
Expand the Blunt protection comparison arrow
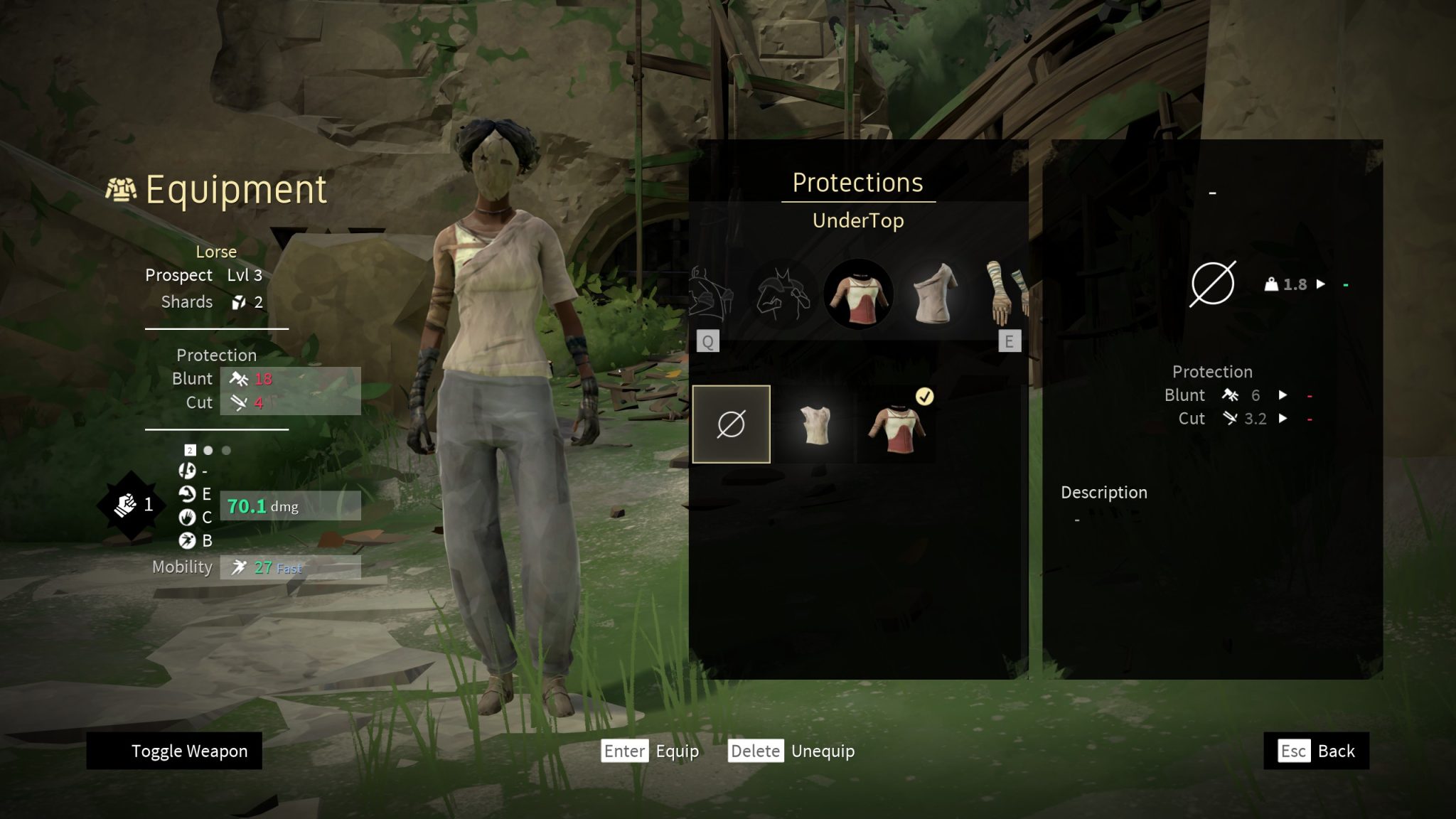pos(1283,396)
